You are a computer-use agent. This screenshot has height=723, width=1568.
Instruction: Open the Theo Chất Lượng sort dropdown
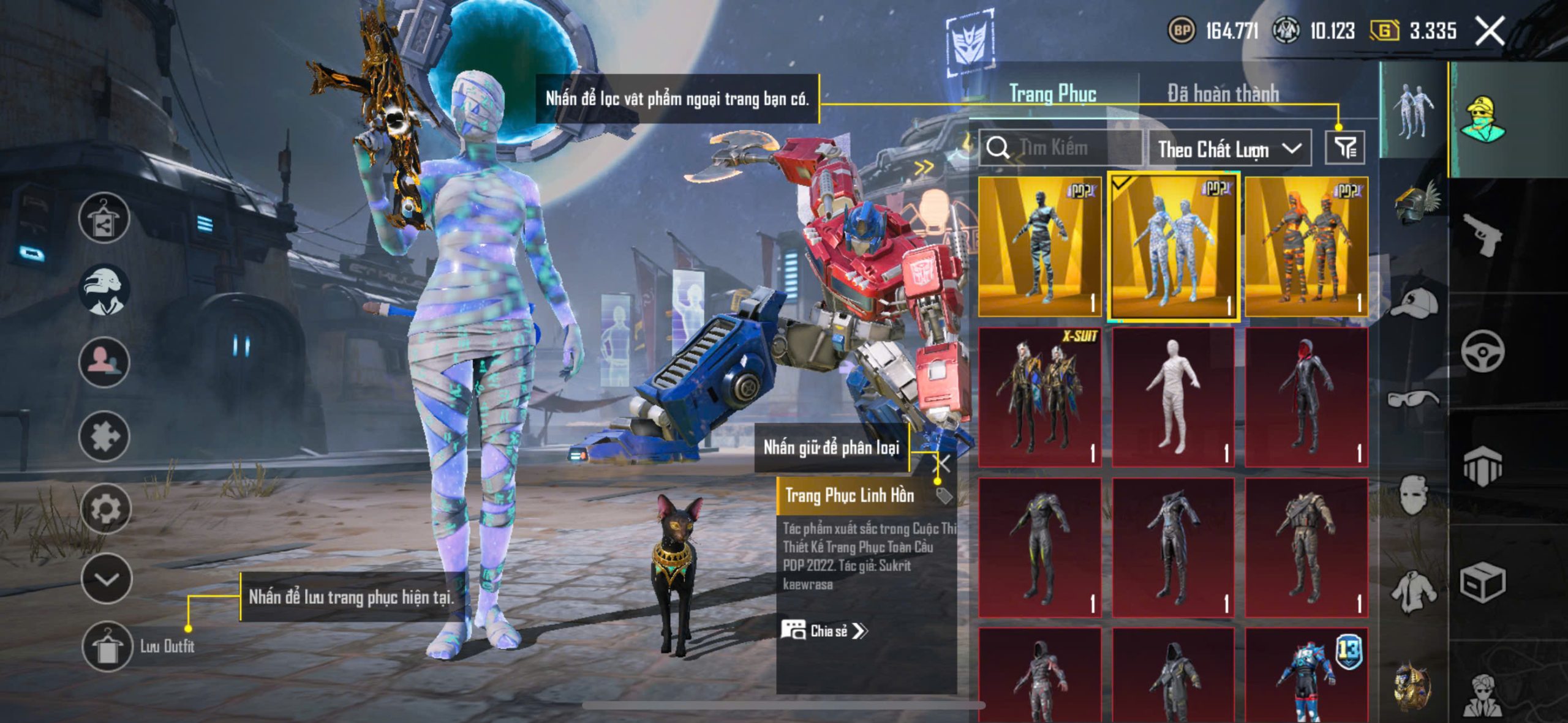point(1229,149)
